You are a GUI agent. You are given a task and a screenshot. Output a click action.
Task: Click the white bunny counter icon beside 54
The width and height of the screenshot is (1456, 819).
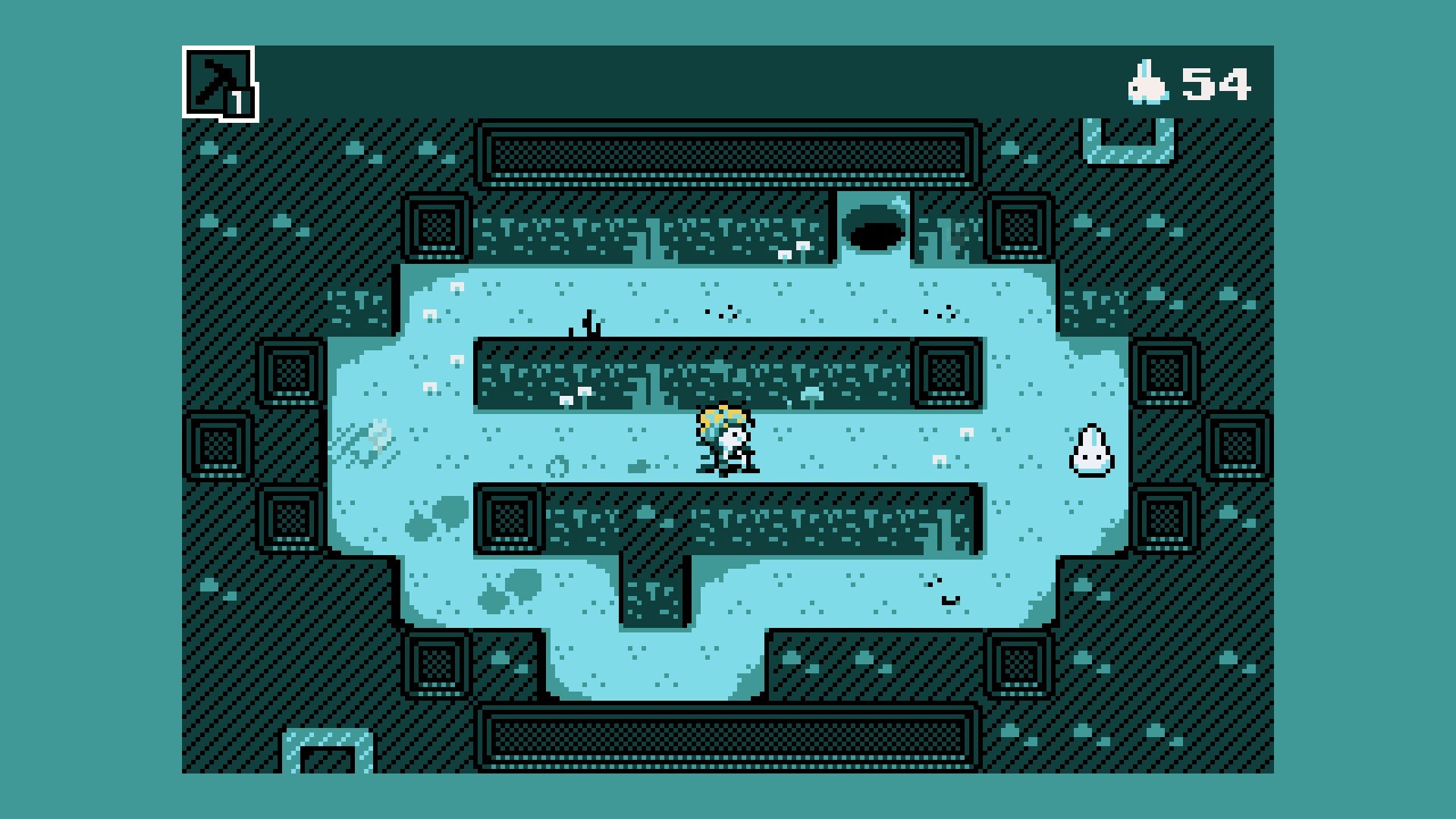(1147, 83)
